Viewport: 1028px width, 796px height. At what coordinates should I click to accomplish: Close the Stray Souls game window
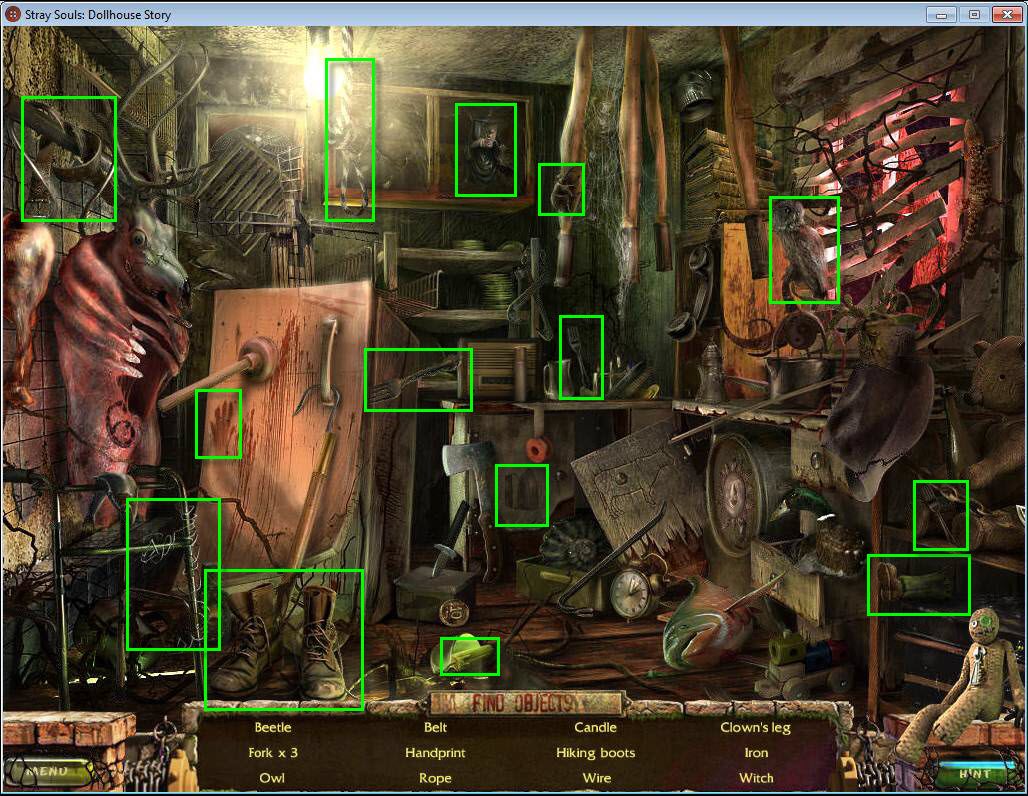(1004, 14)
